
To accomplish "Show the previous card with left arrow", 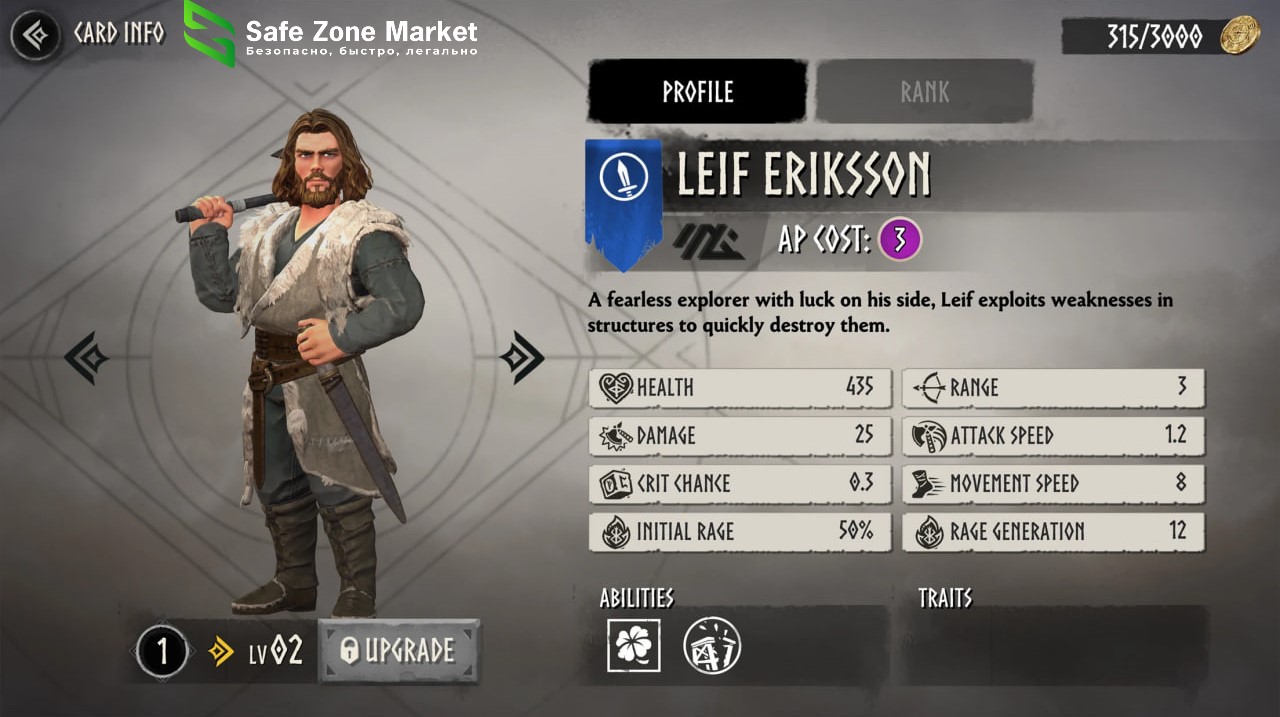I will [x=86, y=358].
